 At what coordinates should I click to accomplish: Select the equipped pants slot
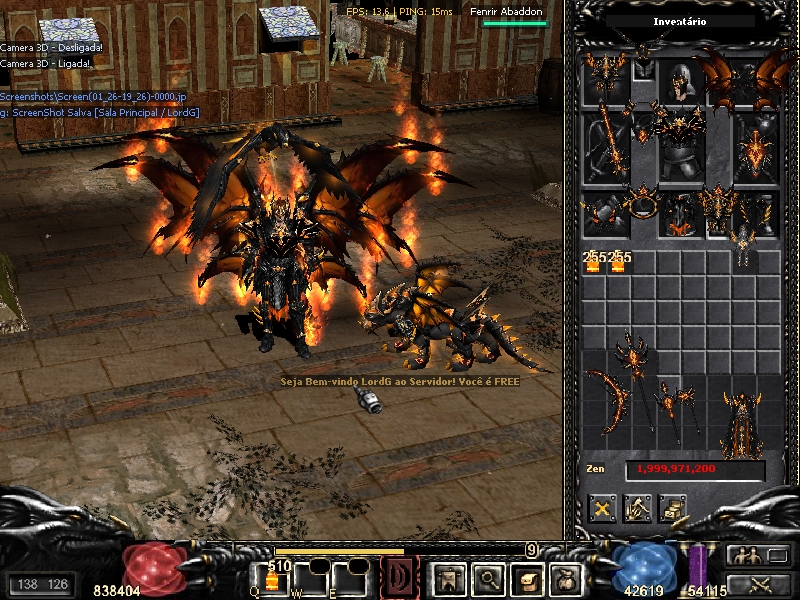pyautogui.click(x=682, y=214)
